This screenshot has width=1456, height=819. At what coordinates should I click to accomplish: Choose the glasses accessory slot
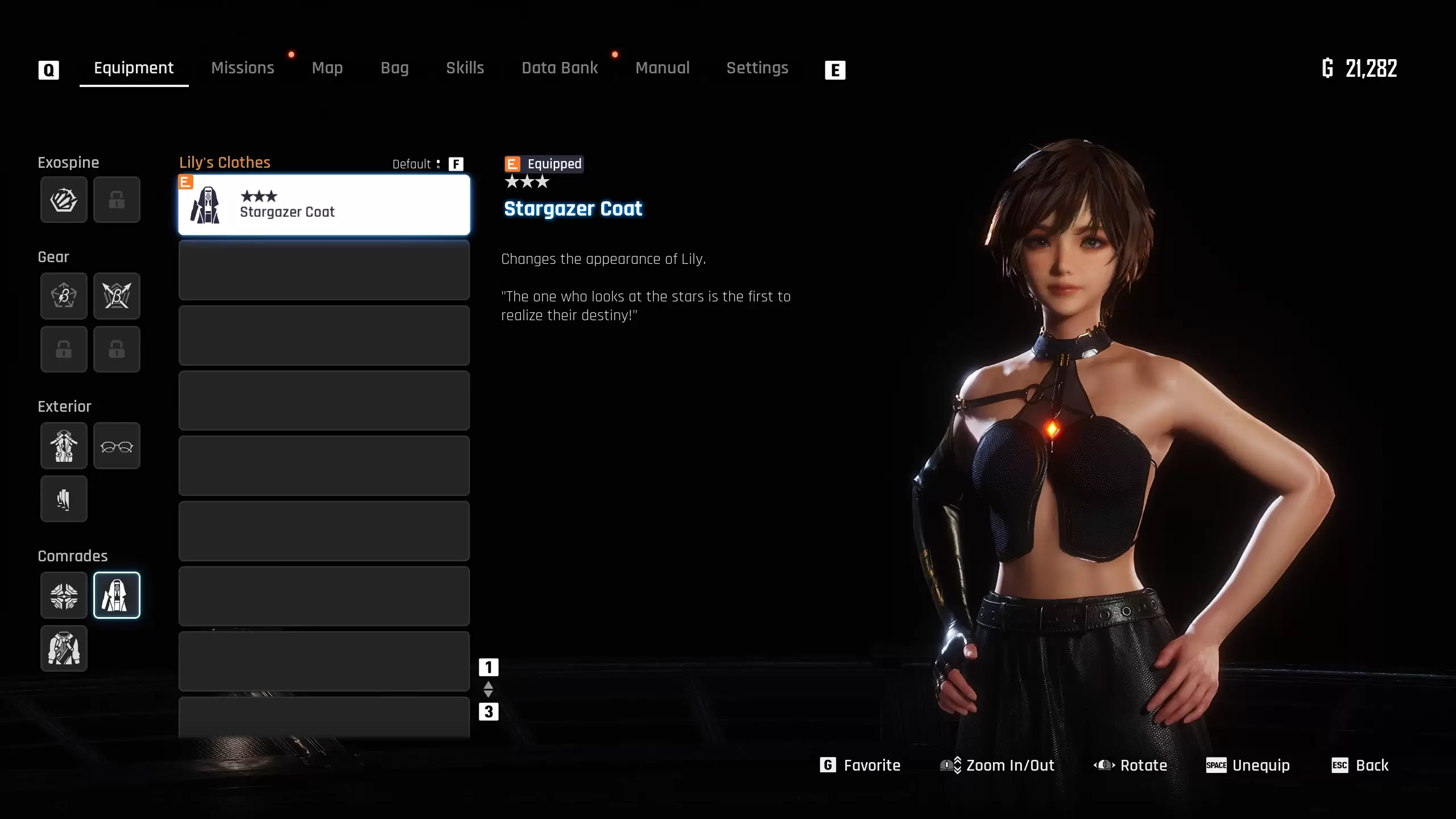click(x=117, y=445)
